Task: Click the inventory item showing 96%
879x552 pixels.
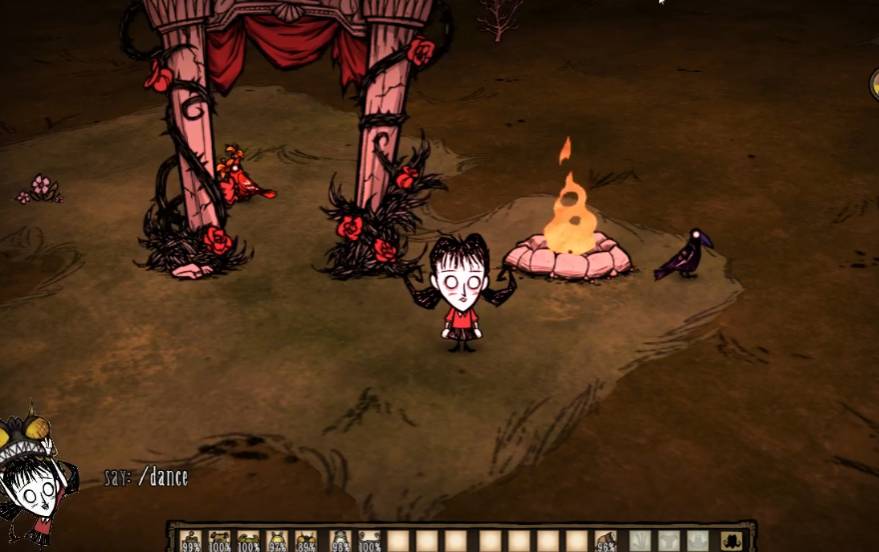Action: click(x=605, y=541)
